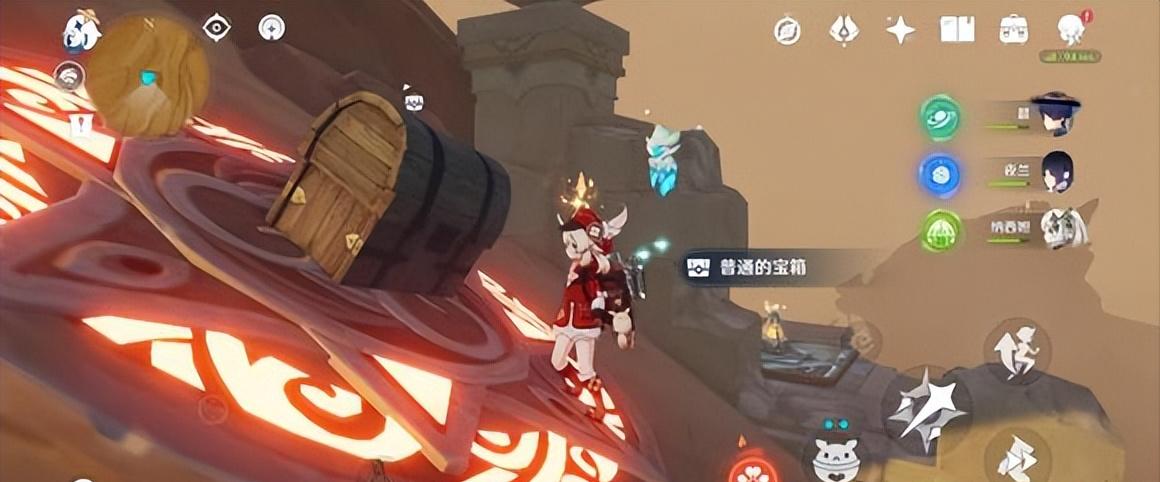This screenshot has width=1160, height=482.
Task: Toggle the eye-shaped elemental sight icon
Action: (216, 28)
